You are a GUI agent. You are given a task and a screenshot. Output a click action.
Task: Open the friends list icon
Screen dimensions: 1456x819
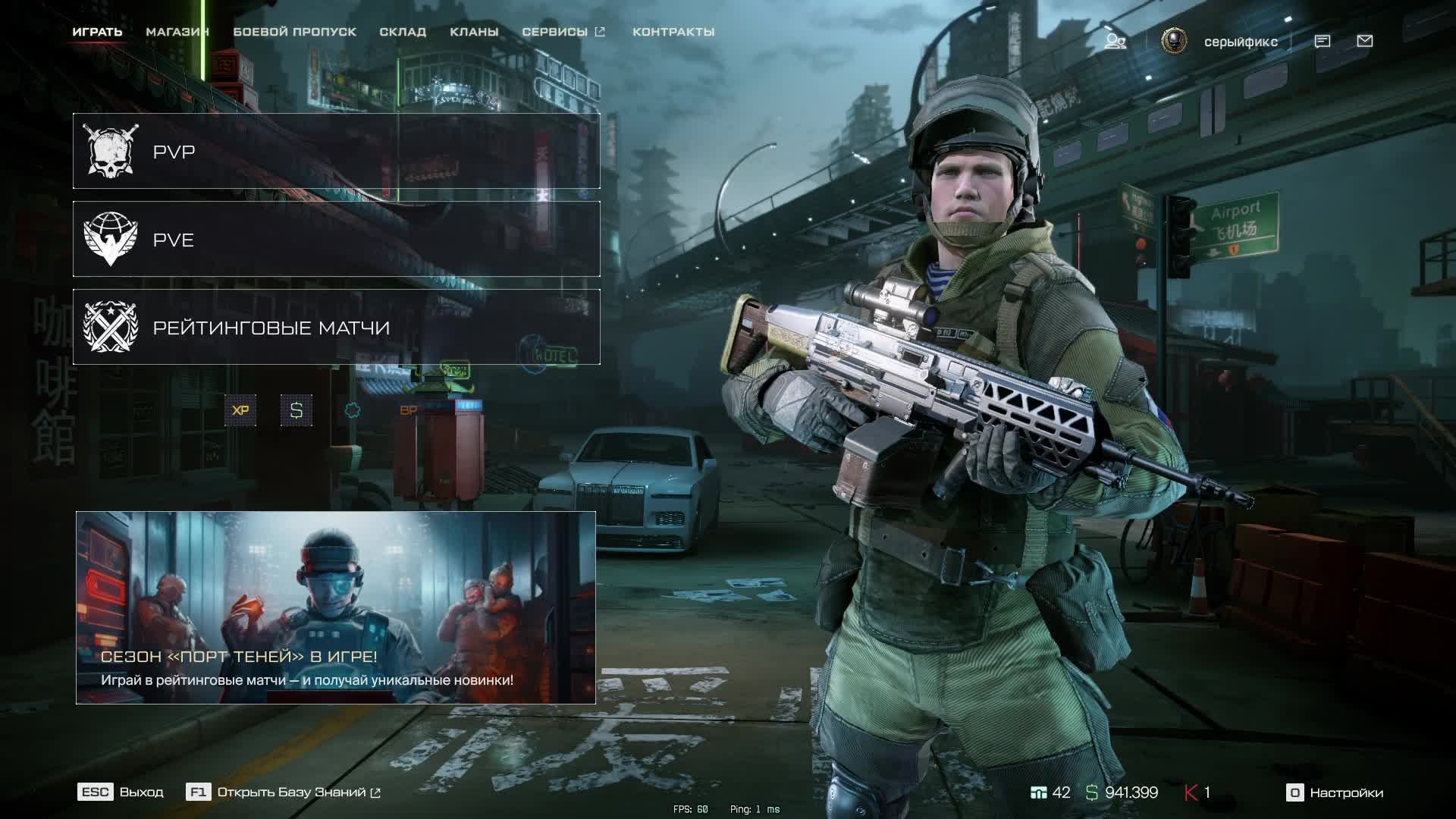[1115, 42]
